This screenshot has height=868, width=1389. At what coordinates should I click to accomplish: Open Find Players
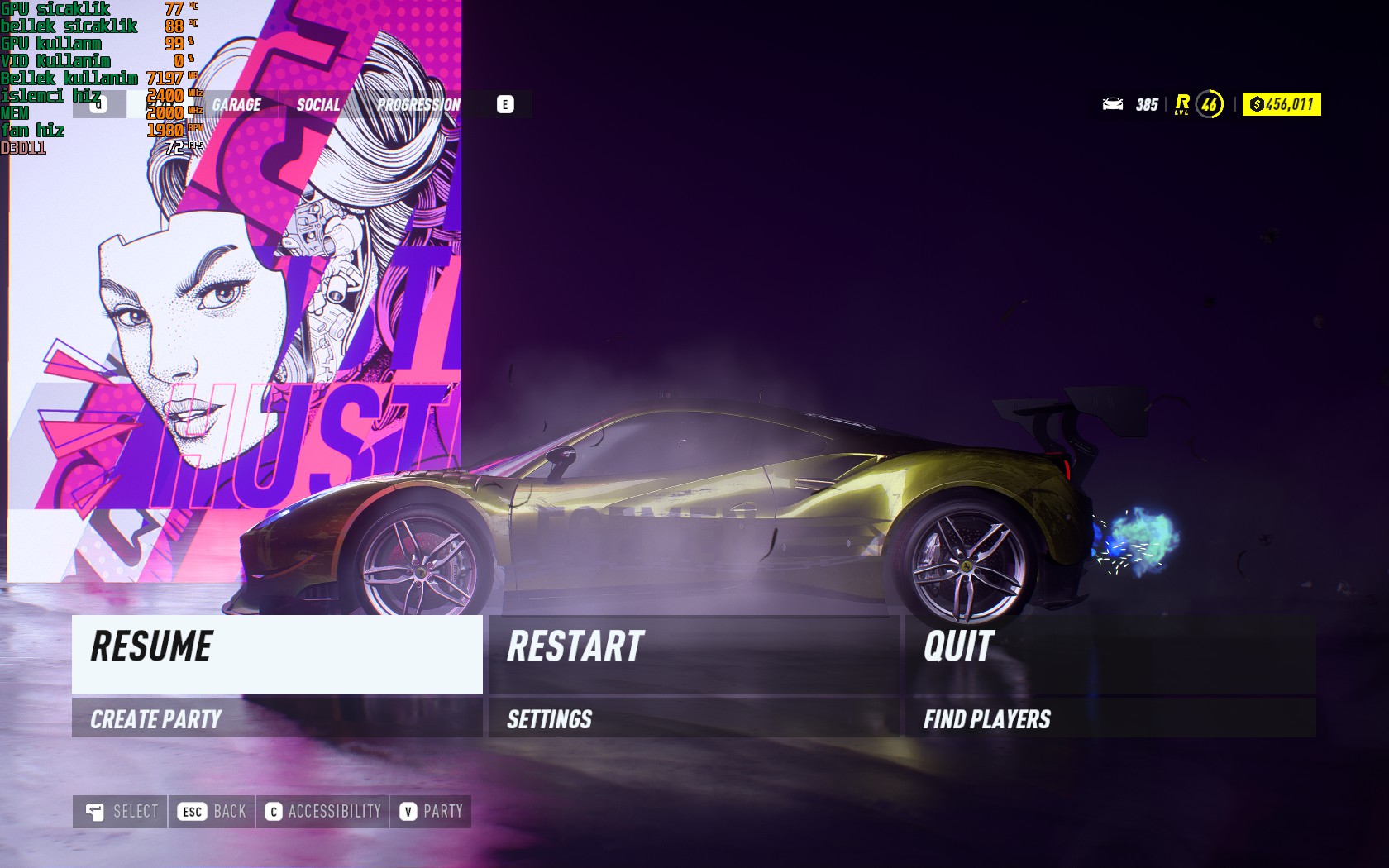click(x=1110, y=718)
